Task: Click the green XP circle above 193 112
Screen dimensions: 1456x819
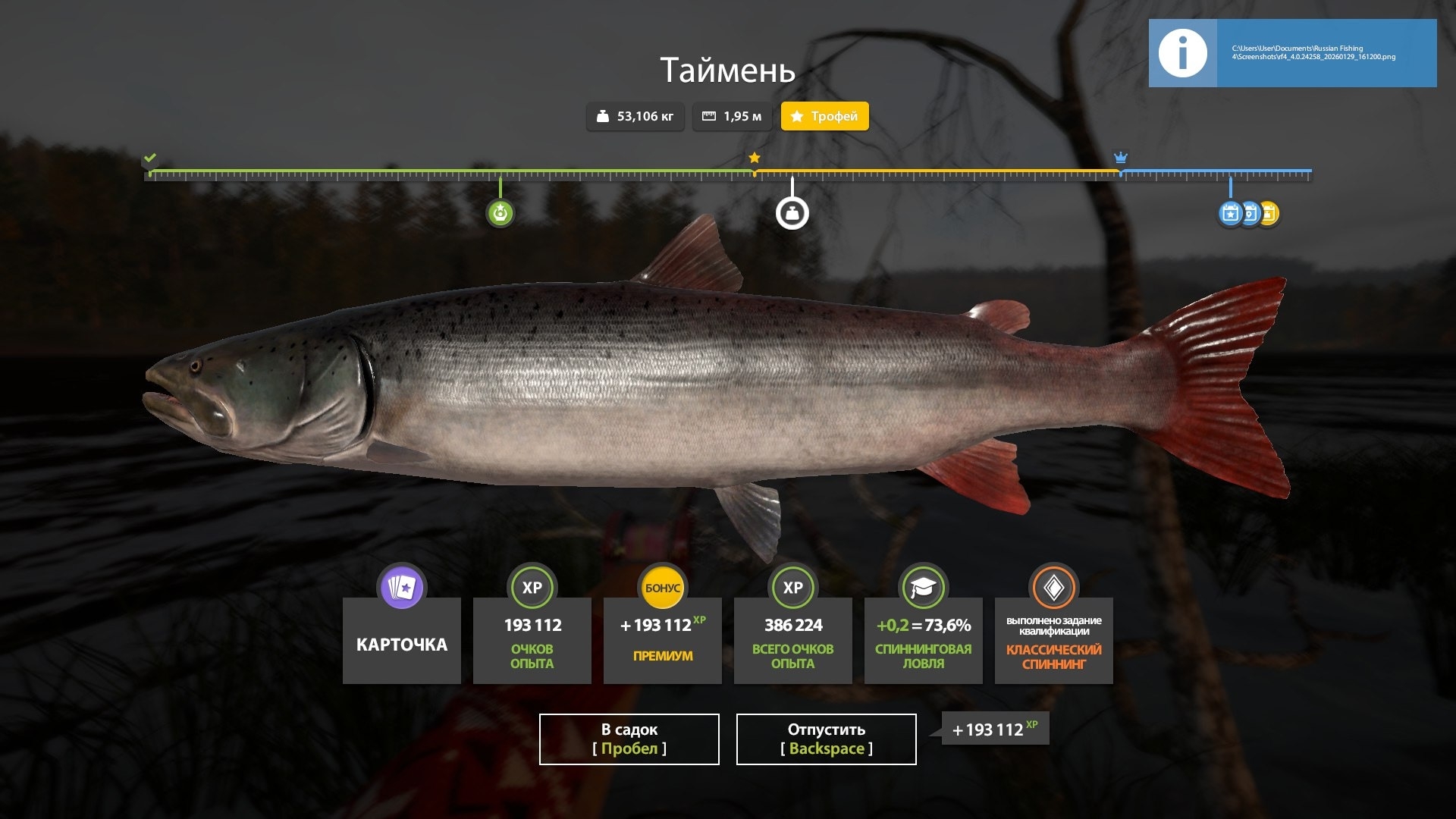Action: click(532, 587)
